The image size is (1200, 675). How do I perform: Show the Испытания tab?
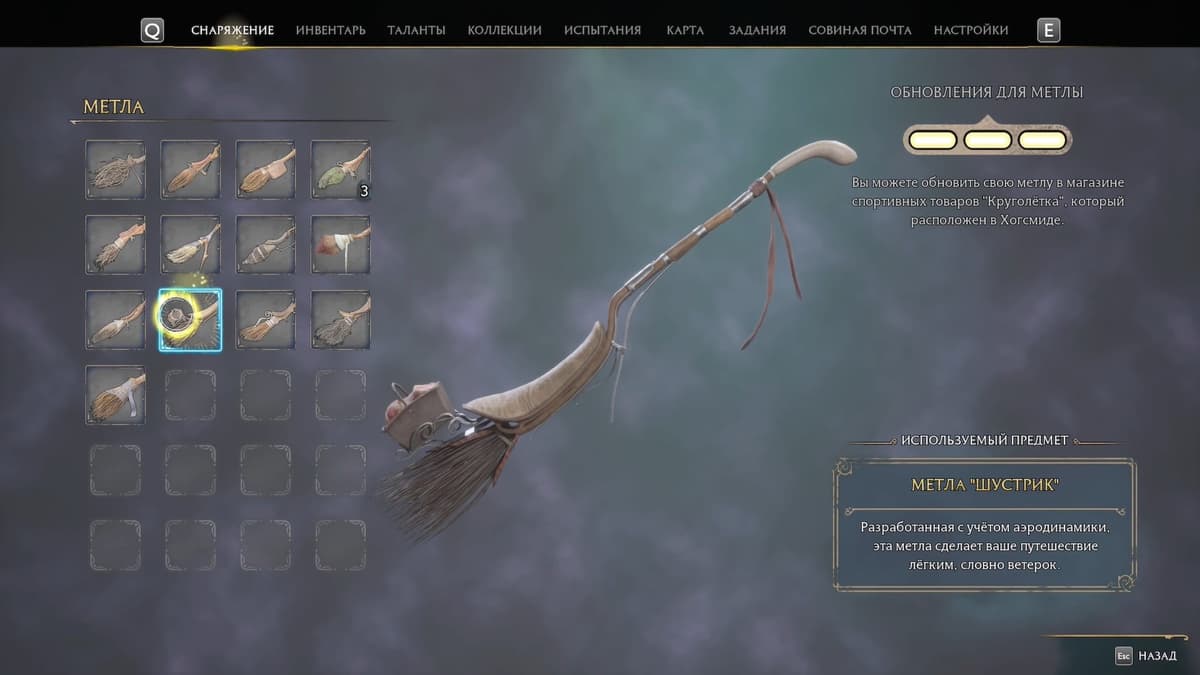[x=602, y=30]
